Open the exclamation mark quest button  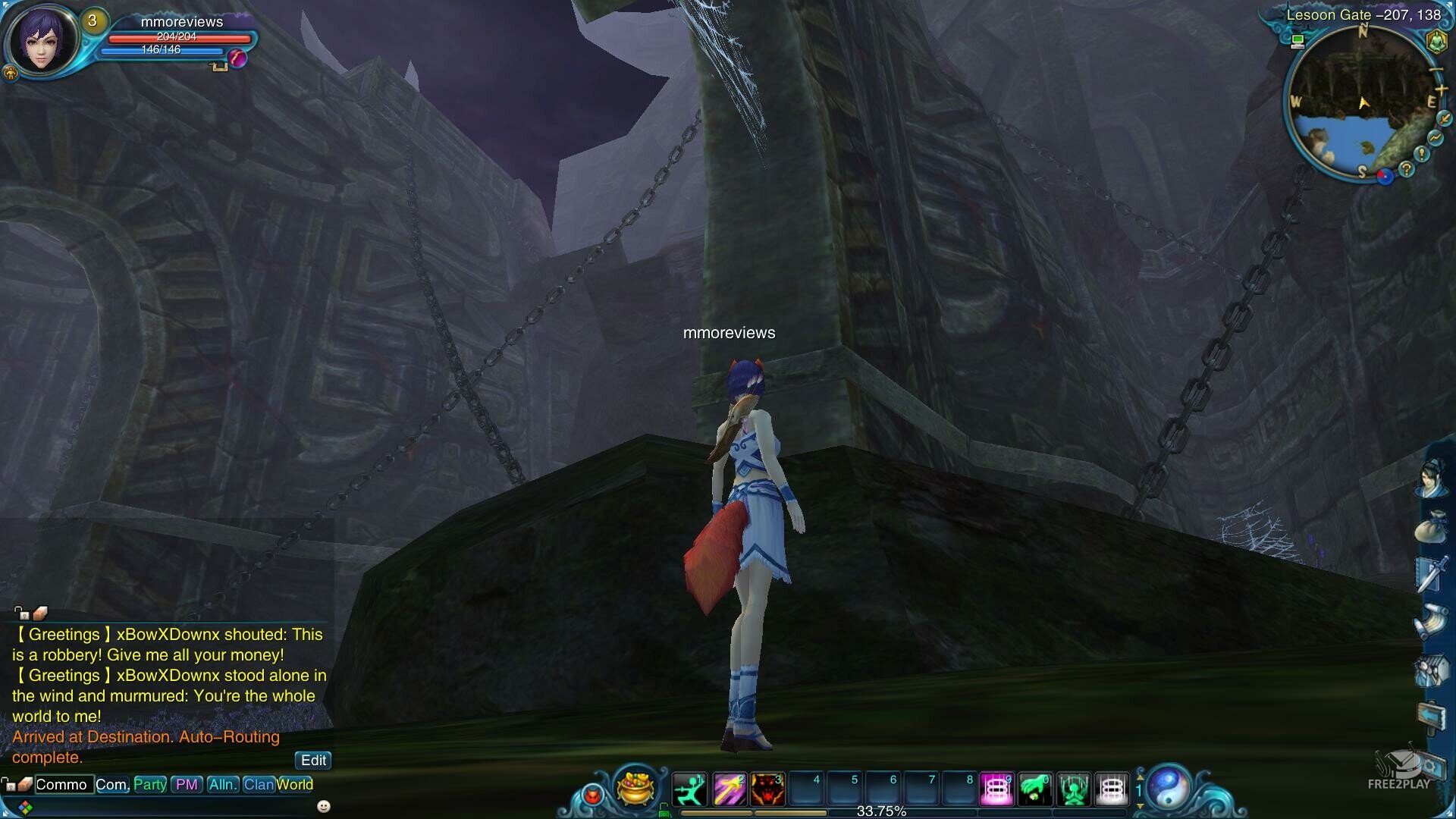tap(1422, 154)
